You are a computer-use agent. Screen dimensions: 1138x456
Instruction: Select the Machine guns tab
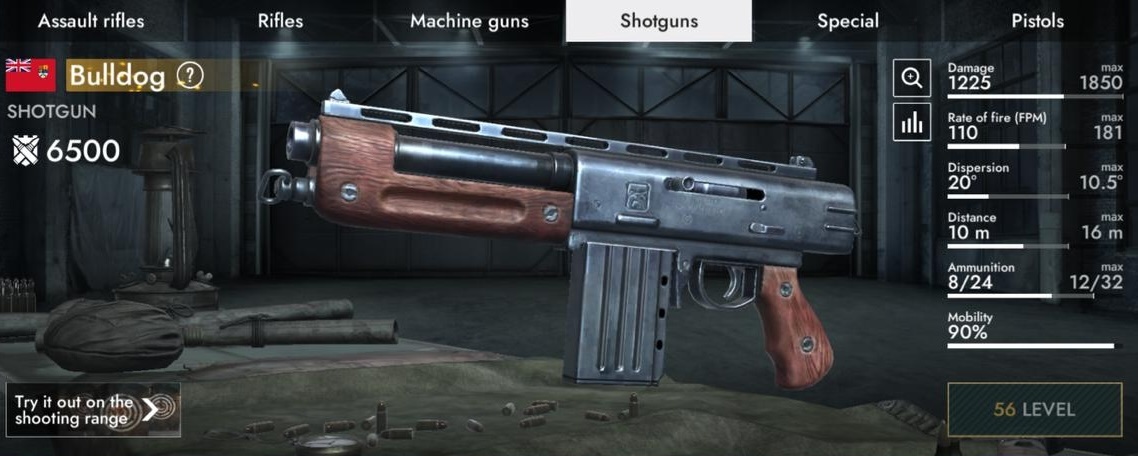[469, 21]
